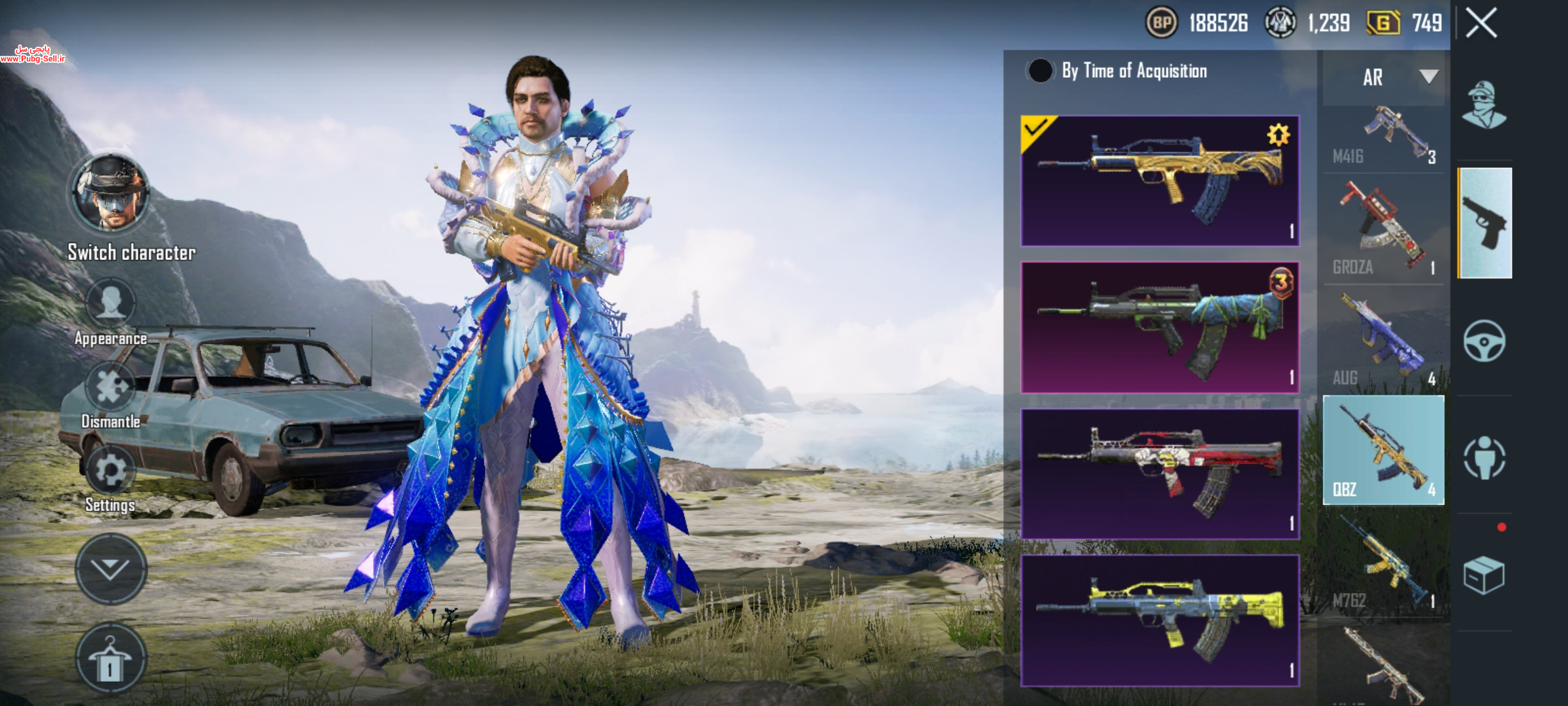The height and width of the screenshot is (706, 1568).
Task: Open inventory Settings gear
Action: coord(110,472)
